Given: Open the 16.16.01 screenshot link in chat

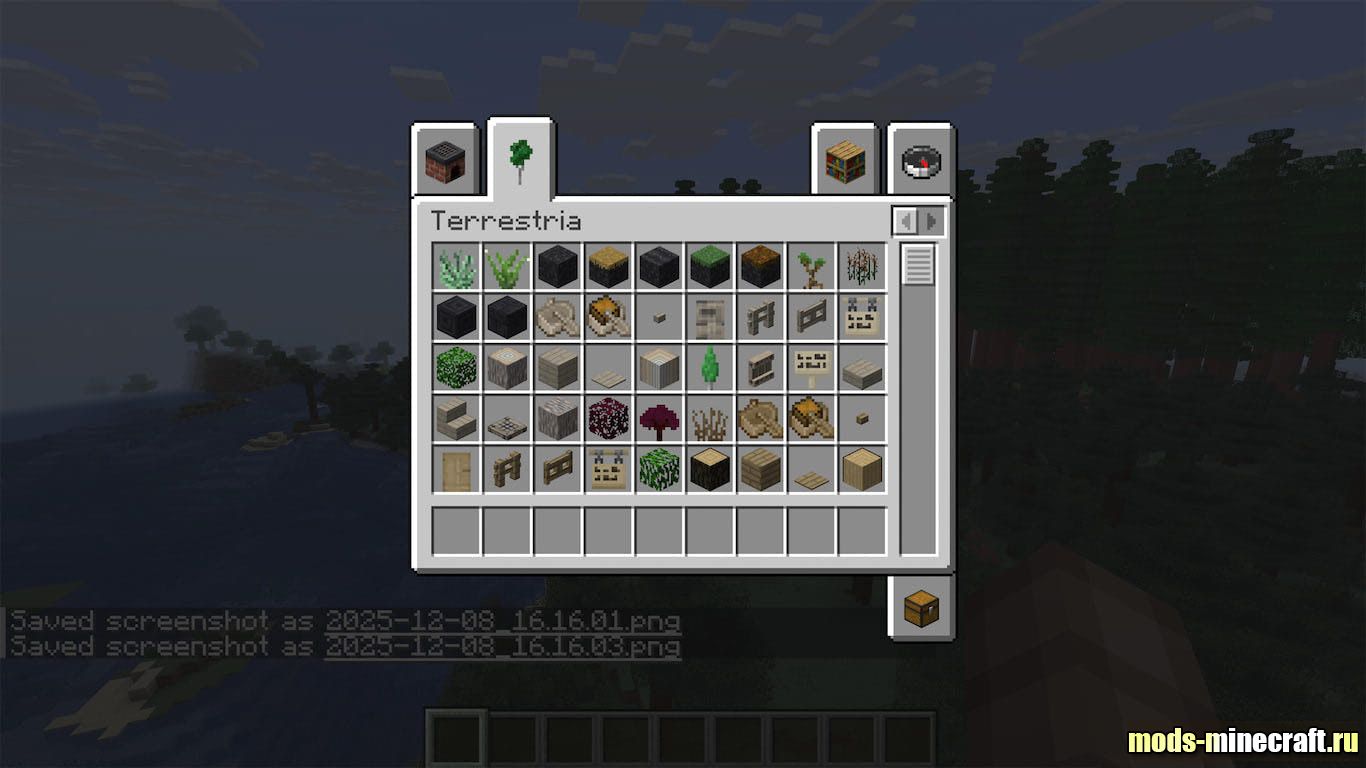Looking at the screenshot, I should point(502,621).
